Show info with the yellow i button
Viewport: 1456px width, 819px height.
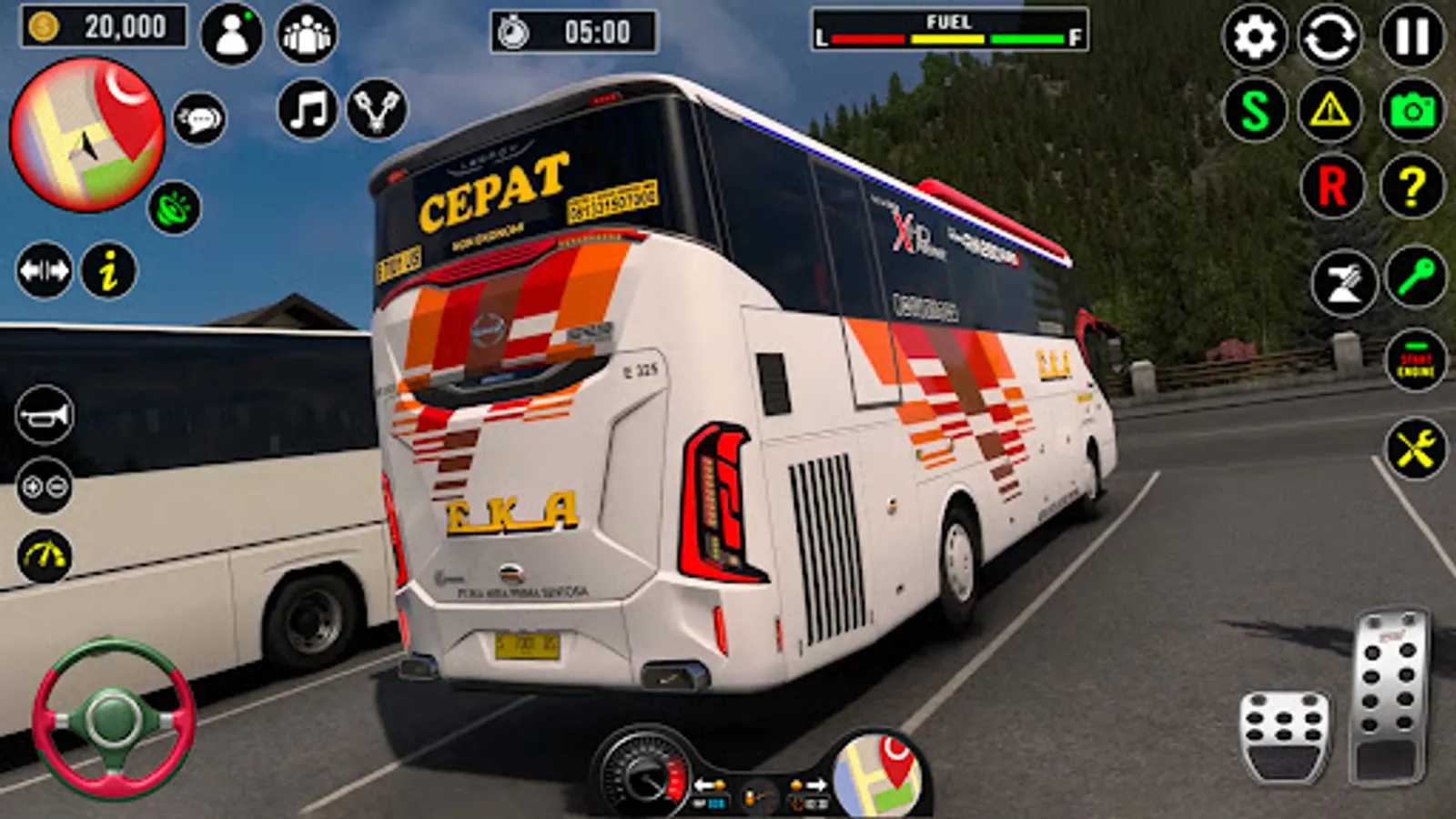pyautogui.click(x=109, y=270)
